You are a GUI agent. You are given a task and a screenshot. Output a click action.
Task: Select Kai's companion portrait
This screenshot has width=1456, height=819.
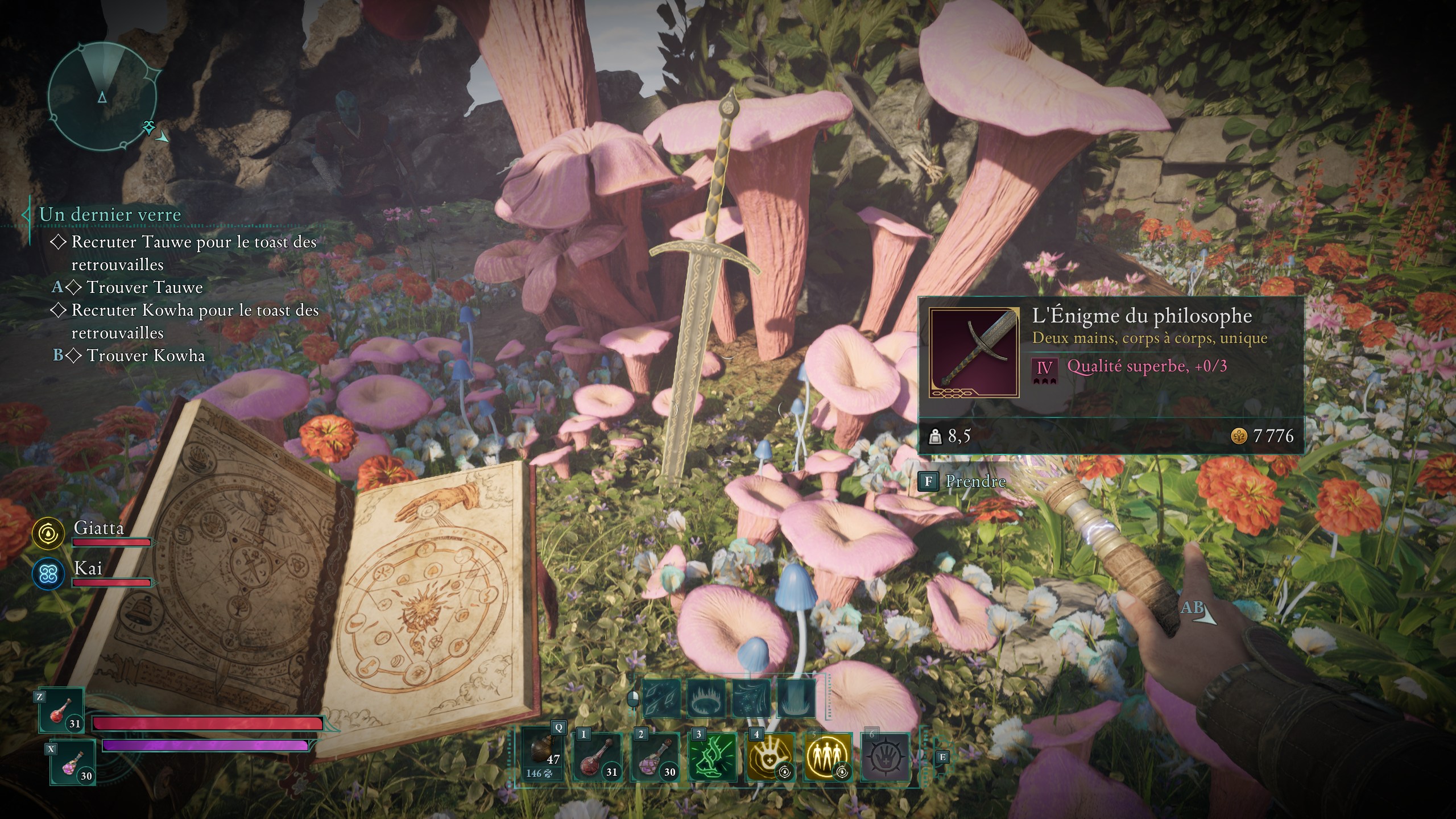coord(48,574)
